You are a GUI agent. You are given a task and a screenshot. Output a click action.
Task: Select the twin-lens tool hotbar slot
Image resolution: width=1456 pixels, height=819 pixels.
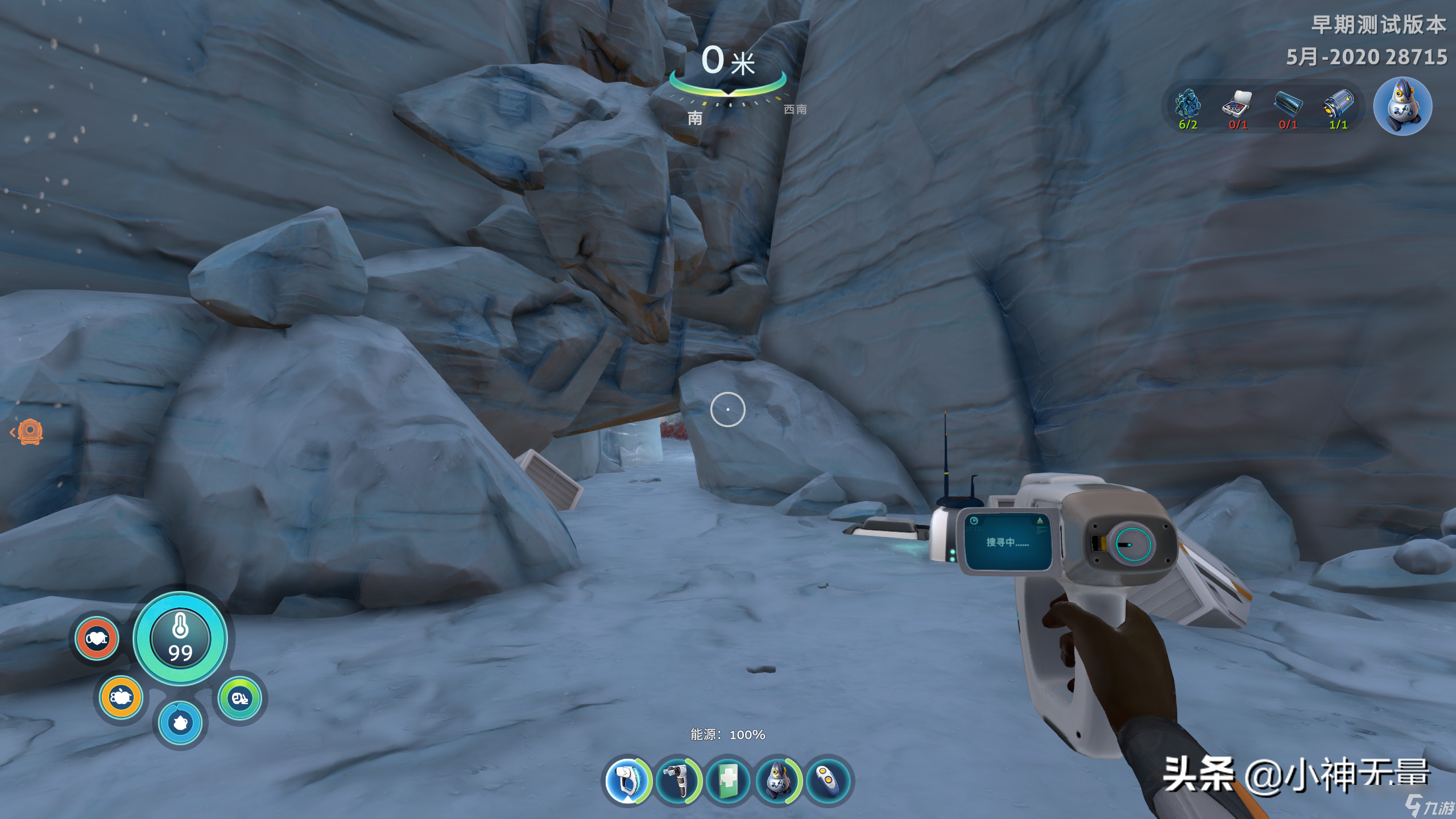677,780
